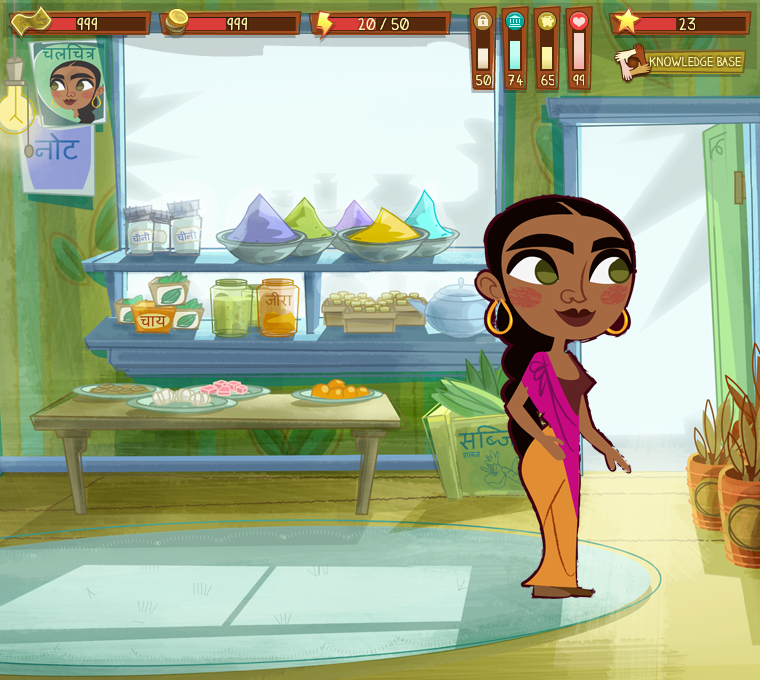Click the gold star level icon
Viewport: 760px width, 680px height.
[626, 21]
